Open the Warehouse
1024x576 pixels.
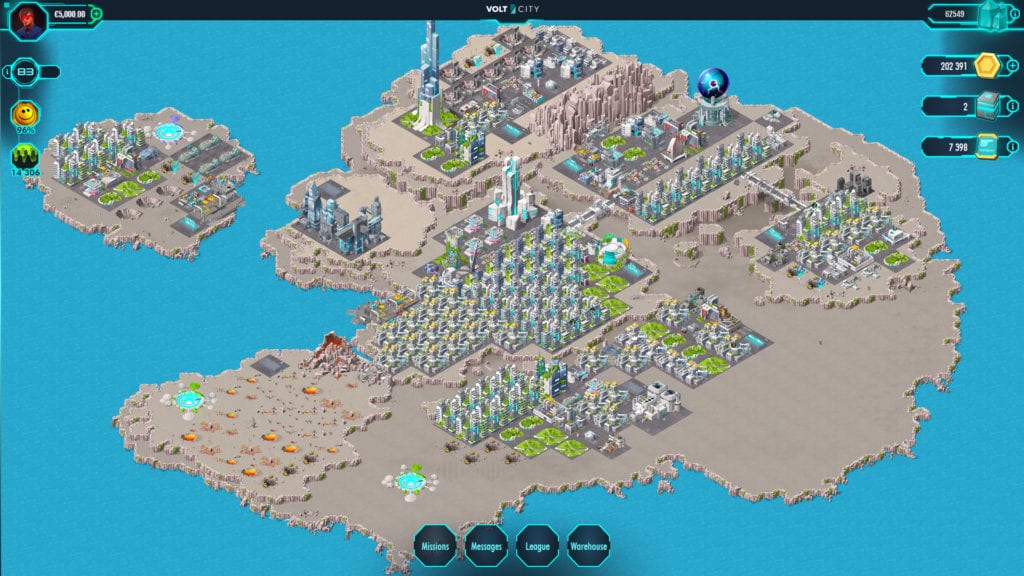(589, 546)
